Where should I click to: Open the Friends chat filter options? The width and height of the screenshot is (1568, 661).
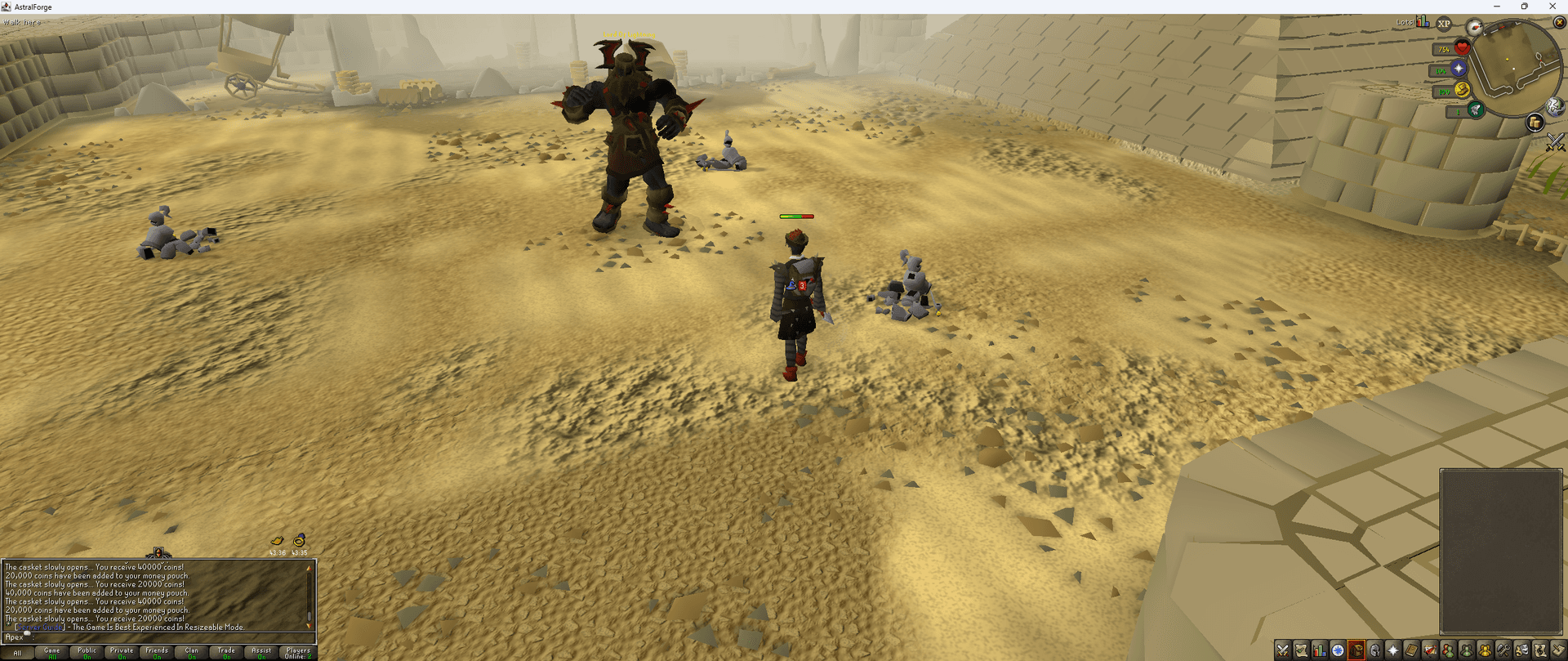point(155,652)
